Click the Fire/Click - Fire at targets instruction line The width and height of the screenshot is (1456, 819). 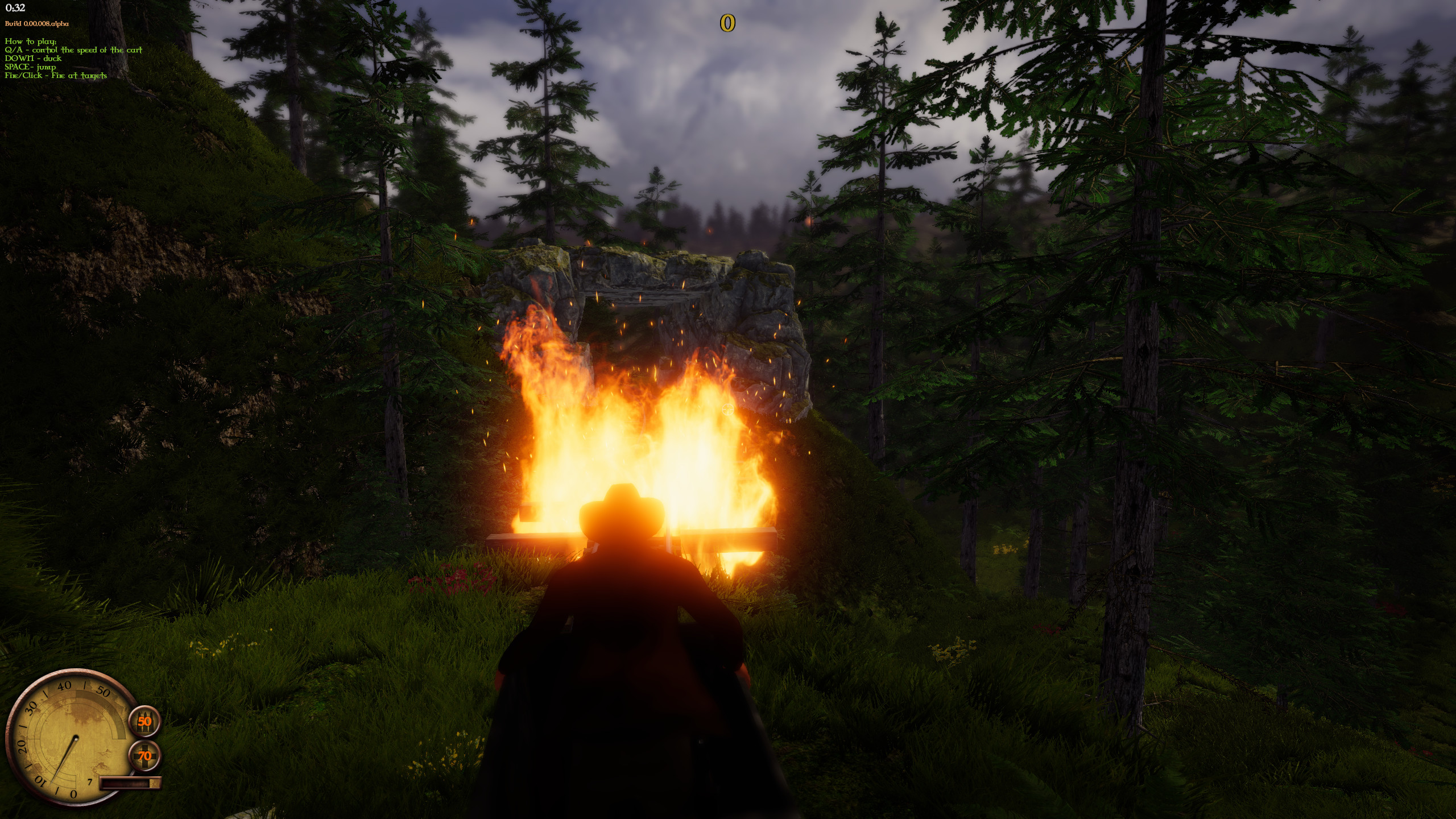click(x=55, y=75)
